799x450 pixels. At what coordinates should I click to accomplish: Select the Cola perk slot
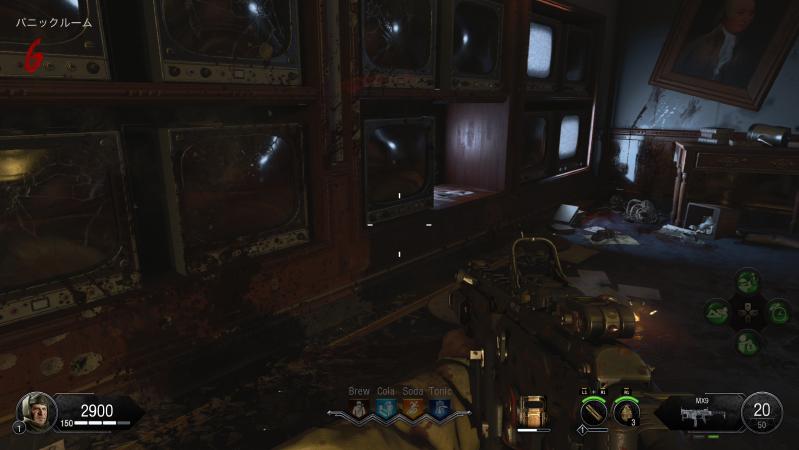coord(385,408)
